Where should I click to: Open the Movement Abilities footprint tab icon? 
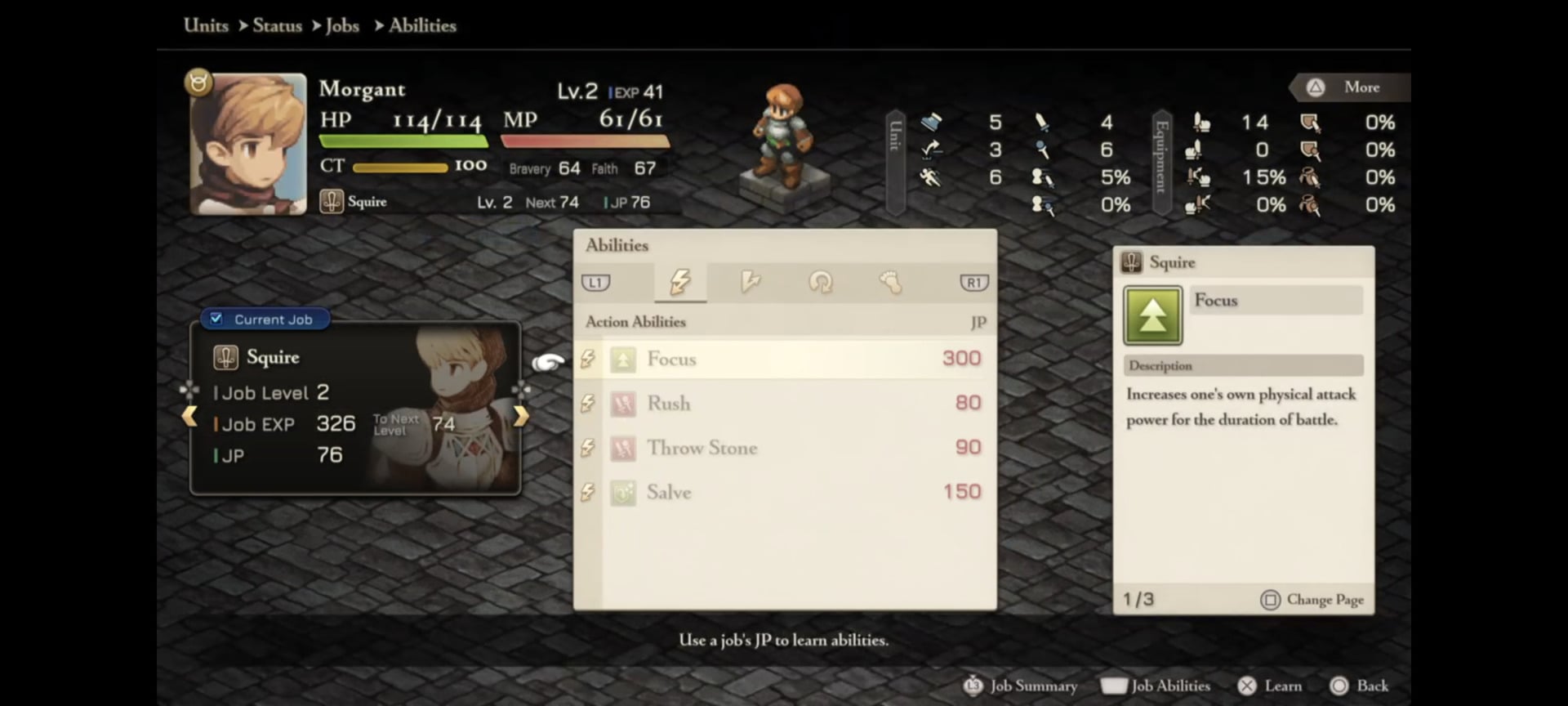891,282
